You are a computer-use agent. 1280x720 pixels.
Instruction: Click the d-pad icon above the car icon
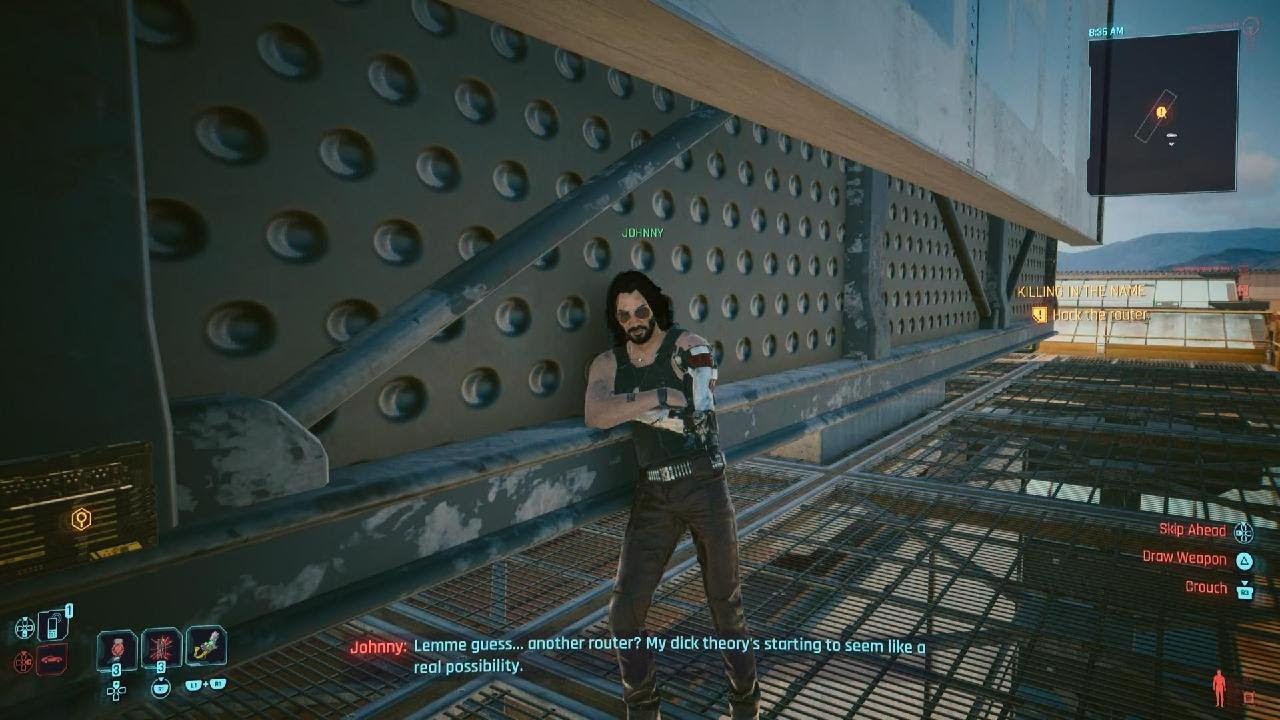pyautogui.click(x=24, y=627)
